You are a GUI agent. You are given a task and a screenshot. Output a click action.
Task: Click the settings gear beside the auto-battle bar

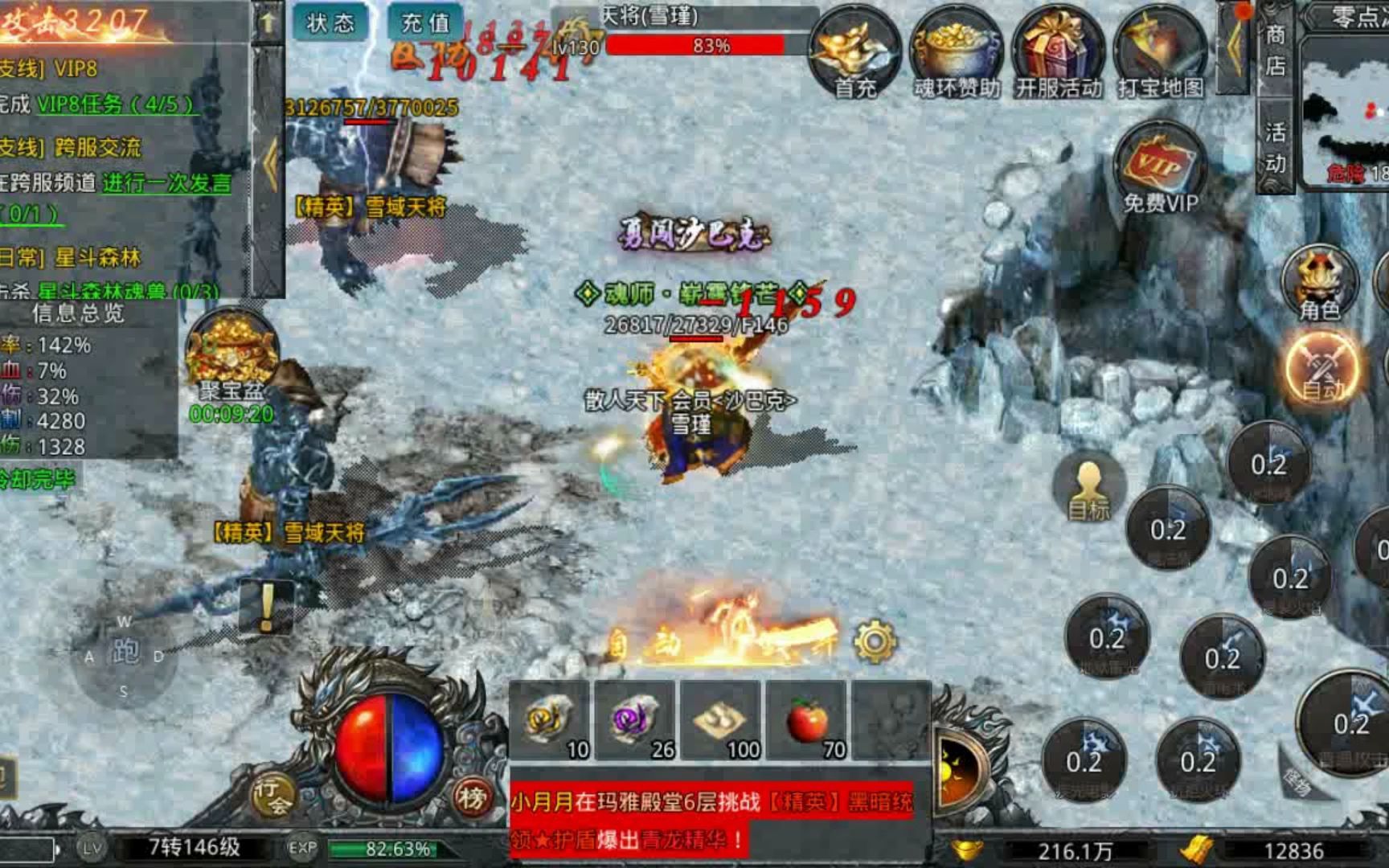872,639
